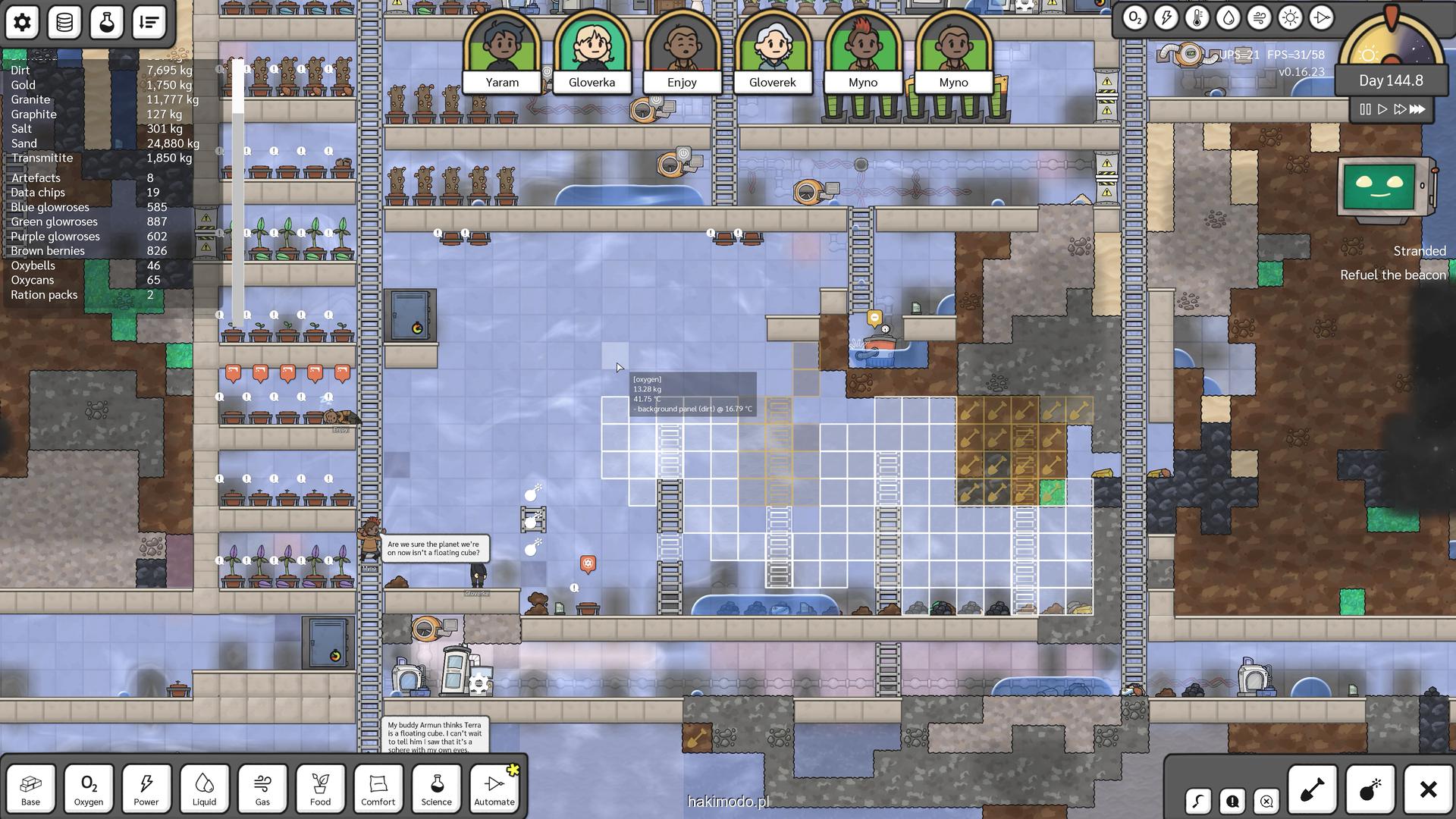Show the sun light overlay
The width and height of the screenshot is (1456, 819).
tap(1290, 17)
